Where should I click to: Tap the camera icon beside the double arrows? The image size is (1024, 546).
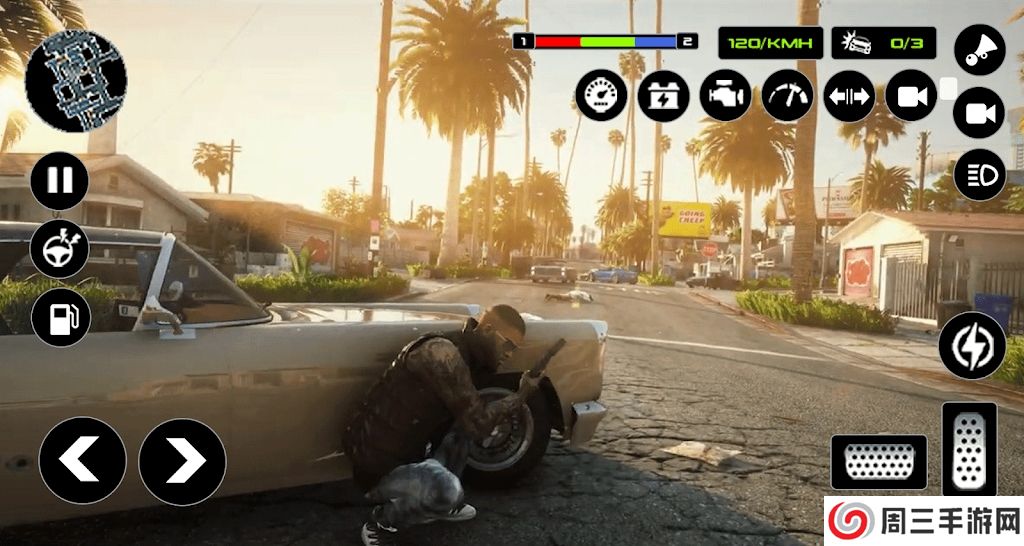pos(911,96)
